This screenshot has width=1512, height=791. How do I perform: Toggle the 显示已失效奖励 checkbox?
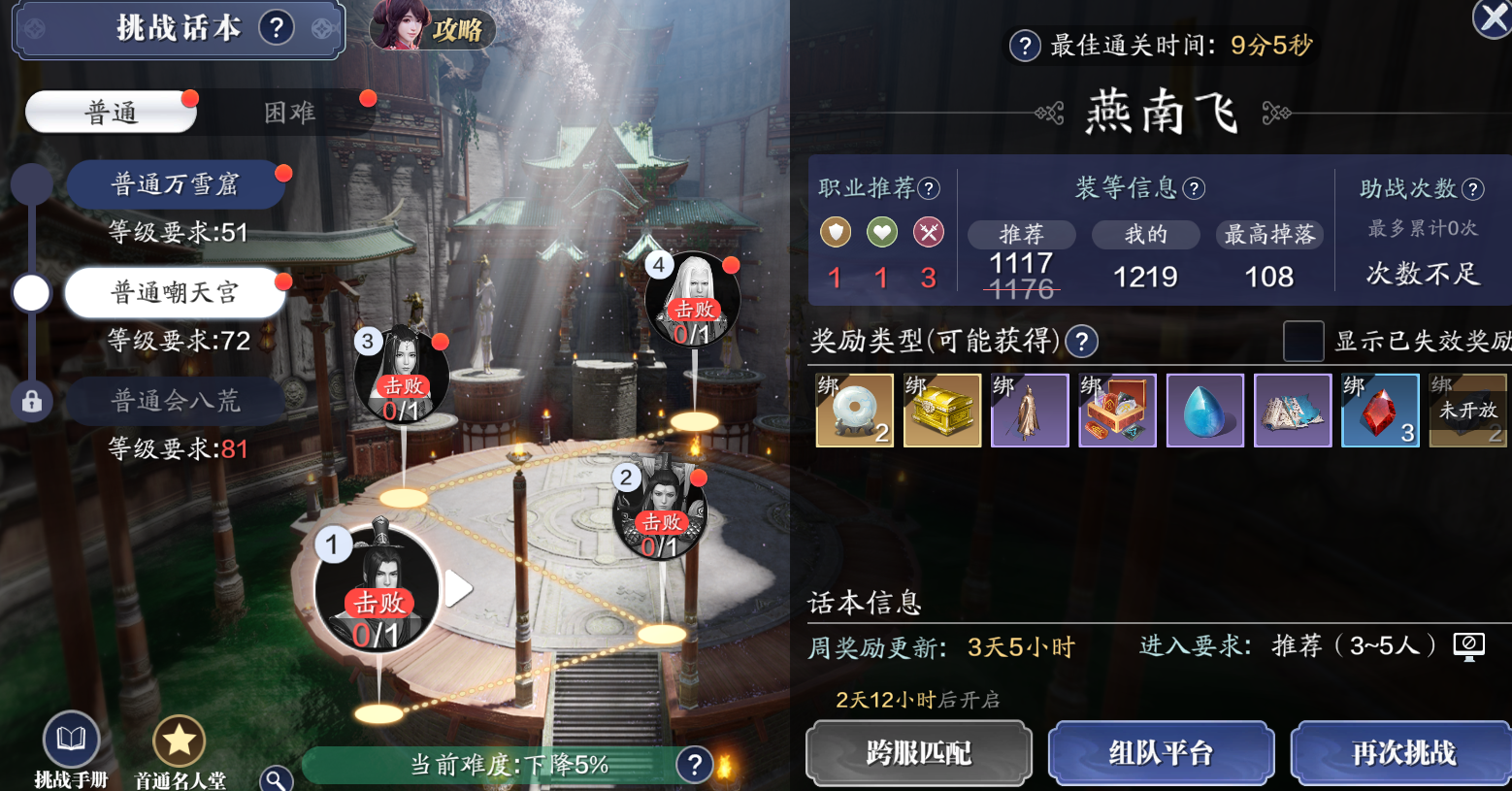pos(1303,341)
